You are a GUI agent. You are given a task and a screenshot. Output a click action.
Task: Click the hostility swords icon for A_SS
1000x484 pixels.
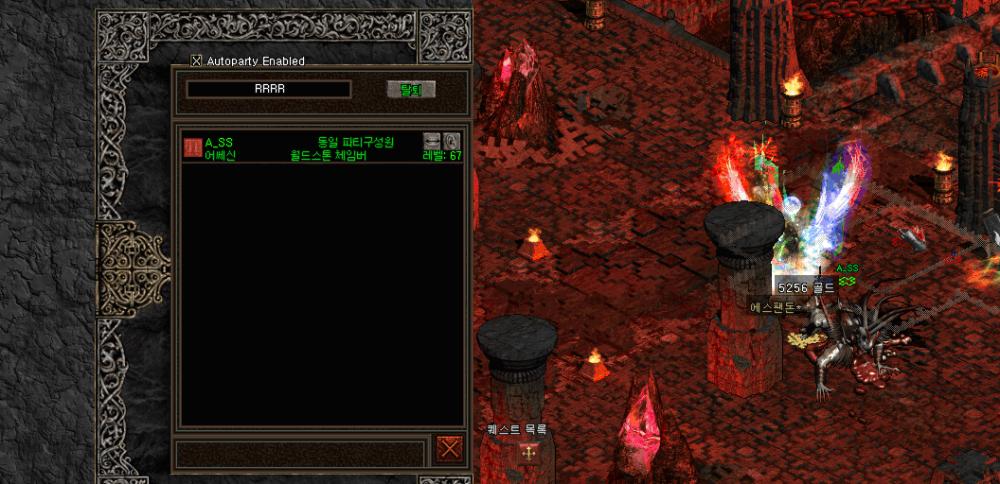pyautogui.click(x=432, y=141)
